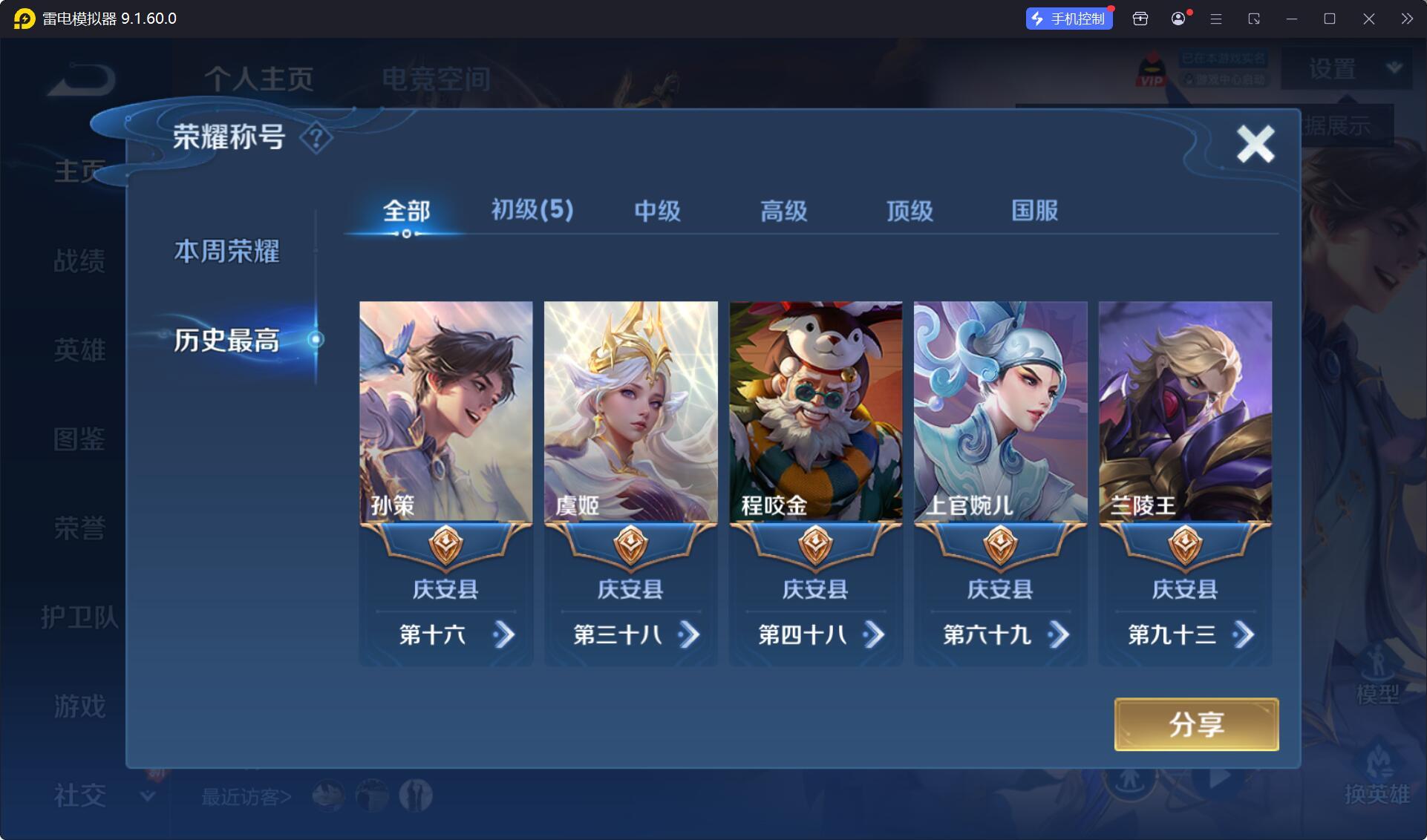Select the 虞姬 hero card
This screenshot has width=1427, height=840.
tap(630, 412)
